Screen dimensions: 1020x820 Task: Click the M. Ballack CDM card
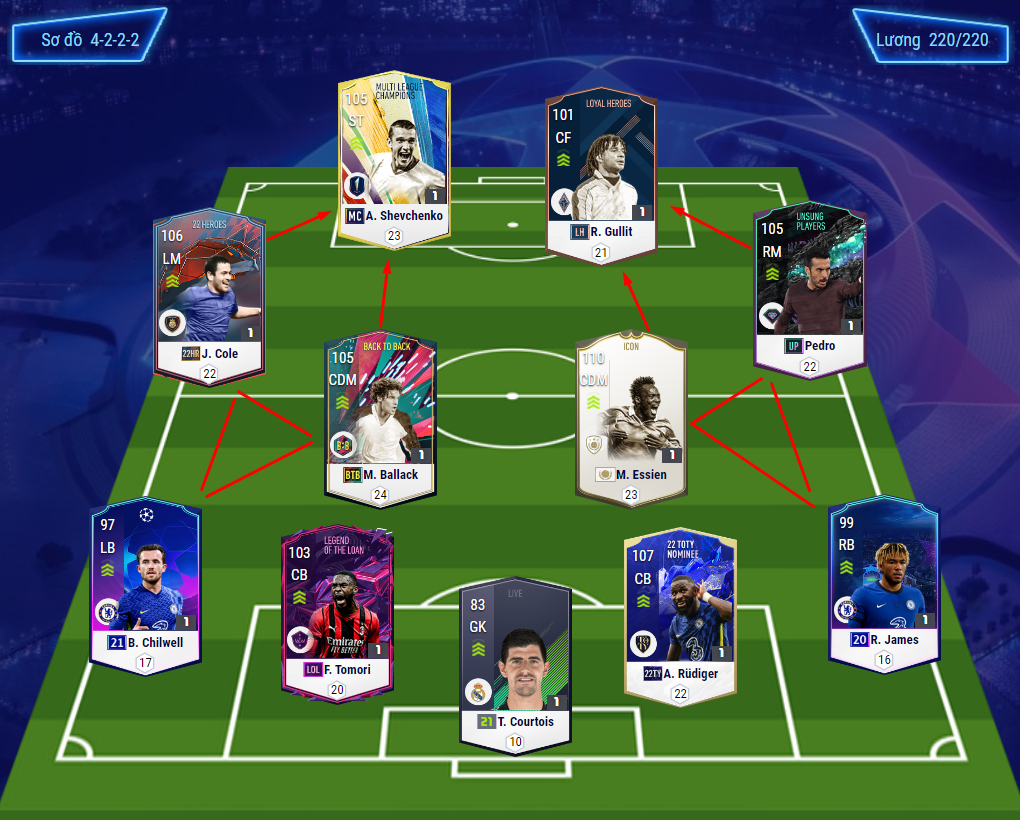coord(380,415)
